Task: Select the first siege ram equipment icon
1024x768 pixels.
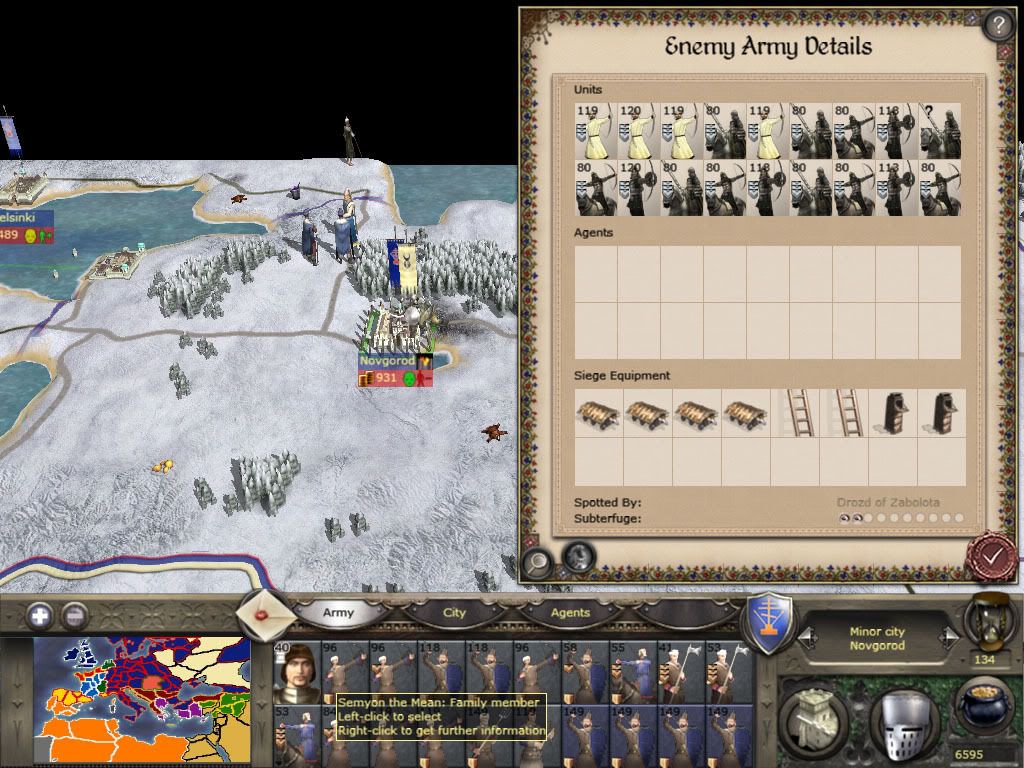Action: coord(598,413)
